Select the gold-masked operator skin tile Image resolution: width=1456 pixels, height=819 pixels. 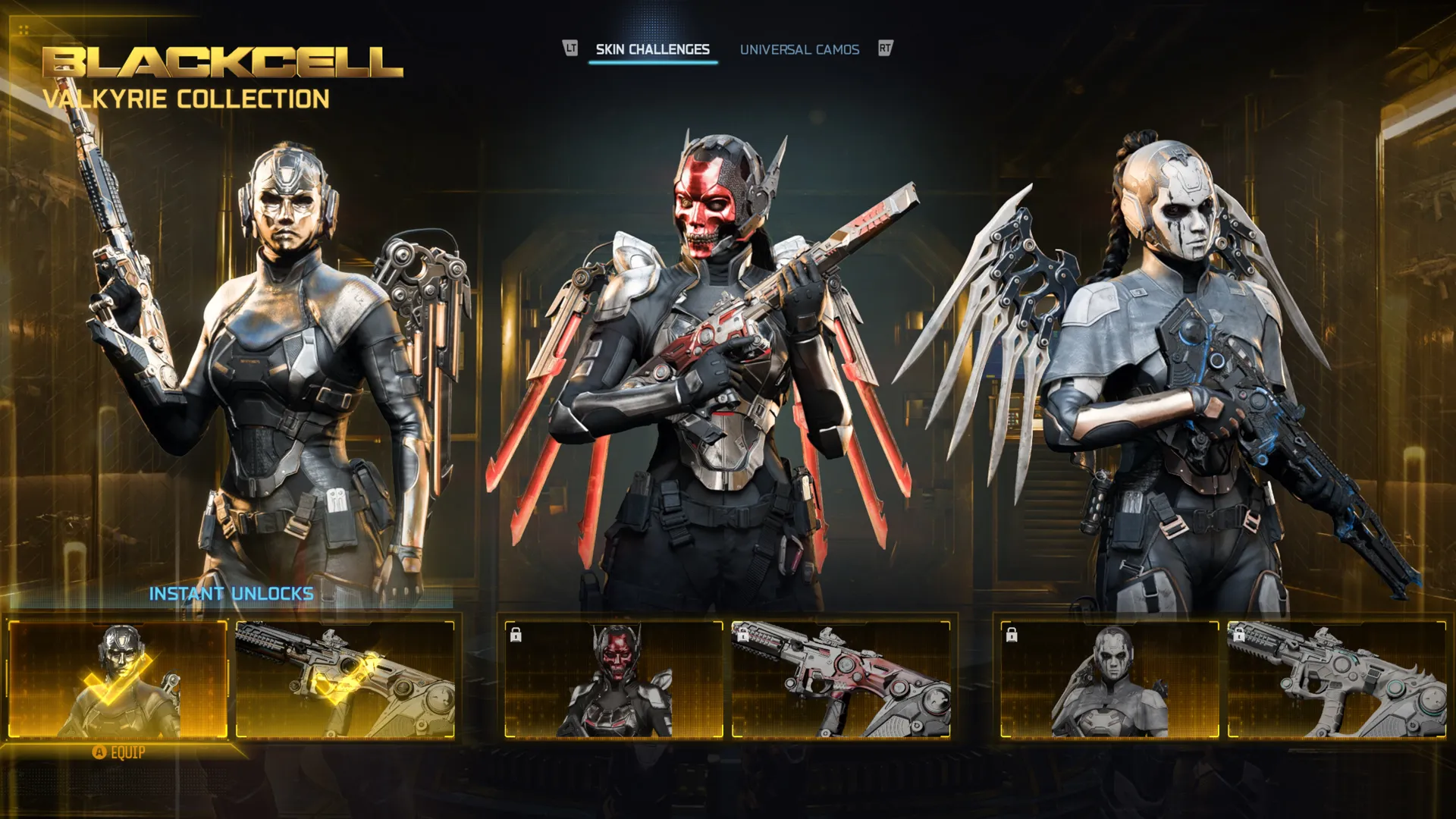point(118,679)
